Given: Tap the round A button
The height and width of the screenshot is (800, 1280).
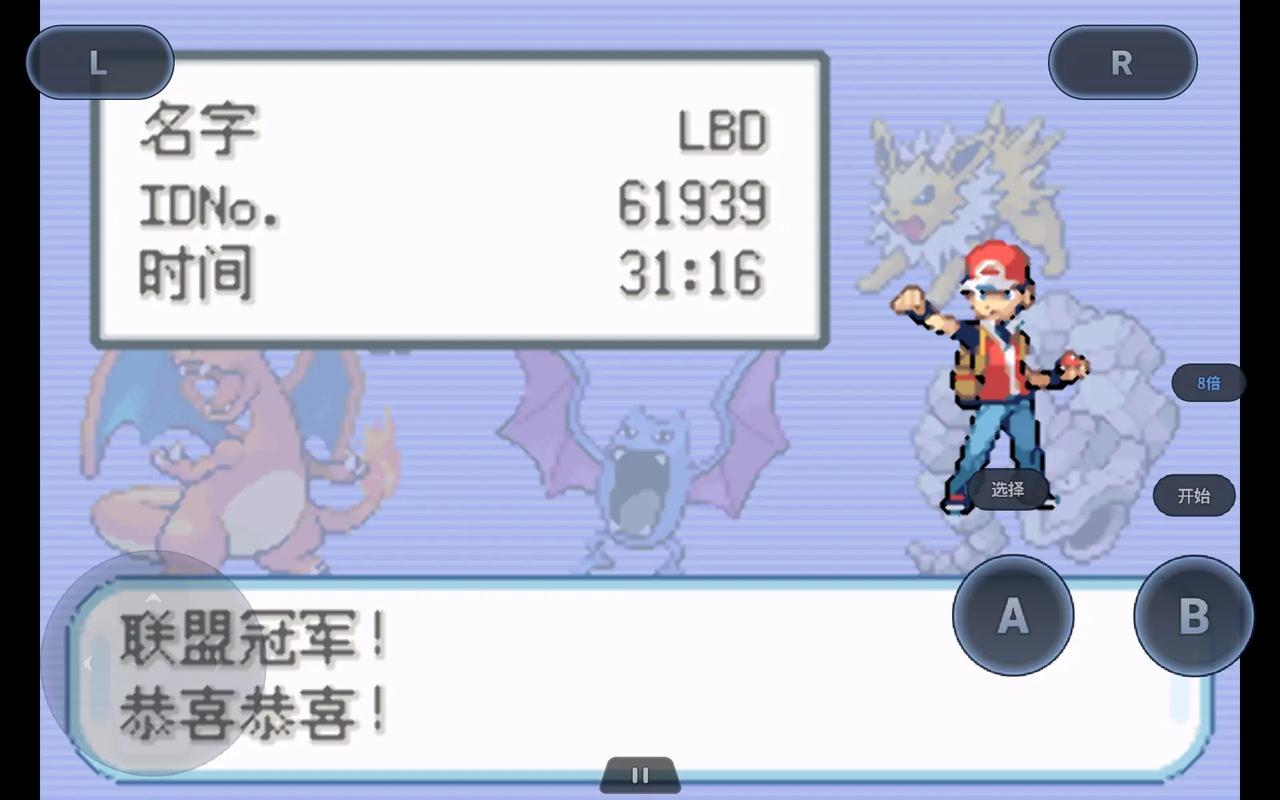Looking at the screenshot, I should click(1013, 616).
